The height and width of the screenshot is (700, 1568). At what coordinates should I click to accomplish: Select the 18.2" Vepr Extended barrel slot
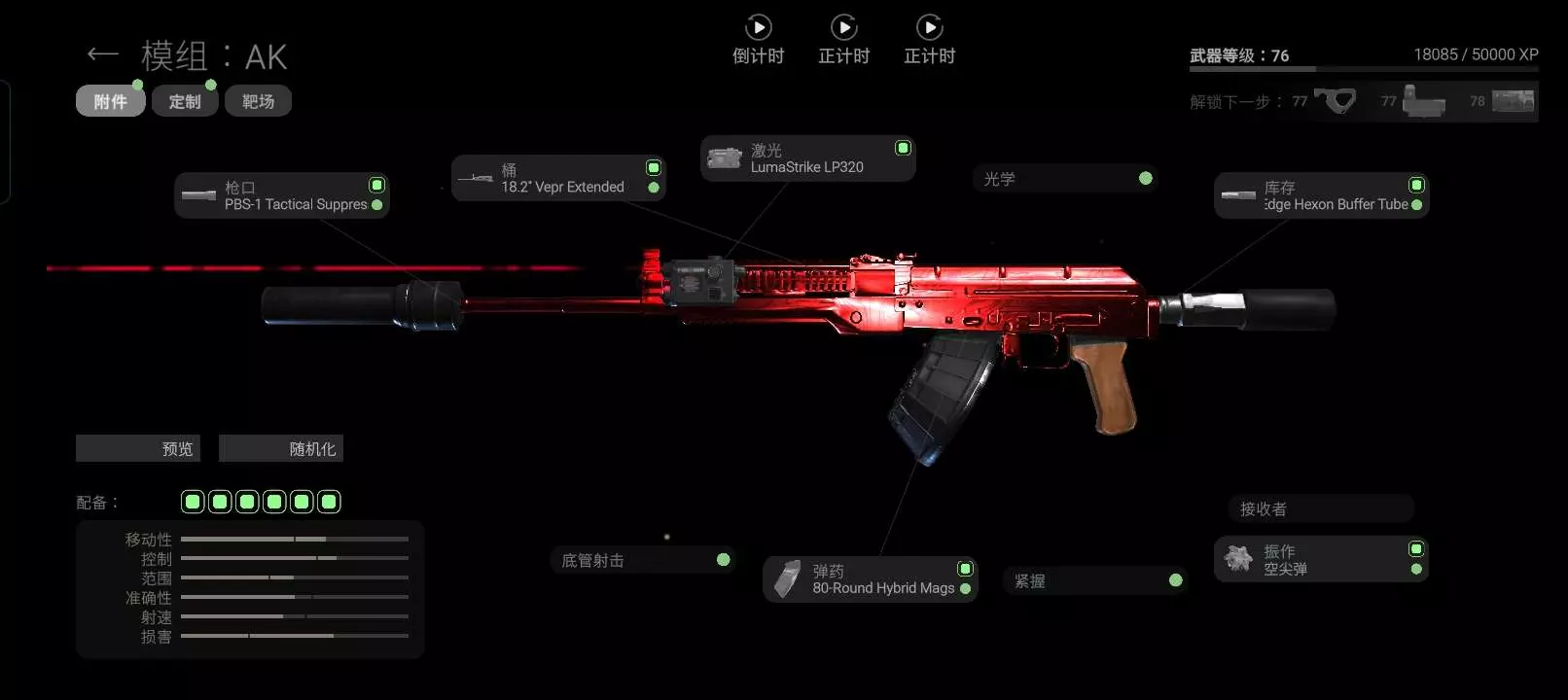coord(558,178)
